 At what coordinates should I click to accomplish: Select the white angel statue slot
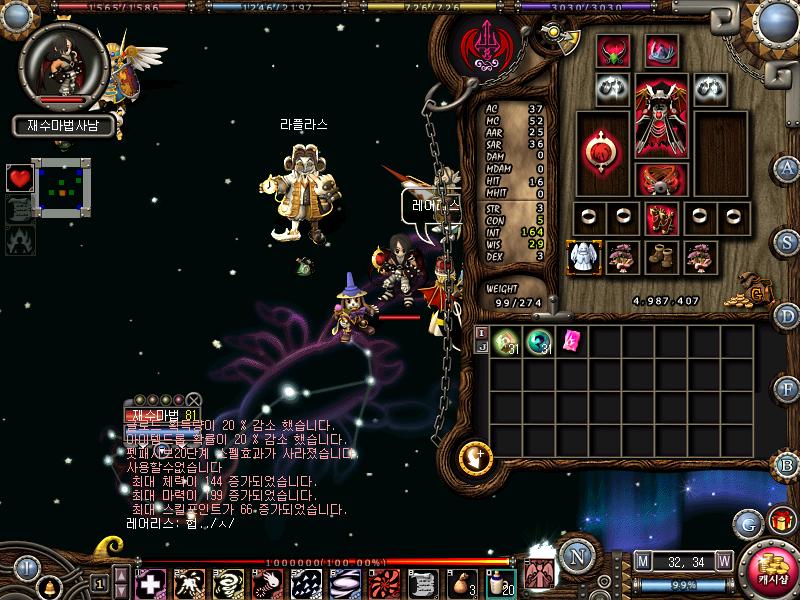pos(581,257)
